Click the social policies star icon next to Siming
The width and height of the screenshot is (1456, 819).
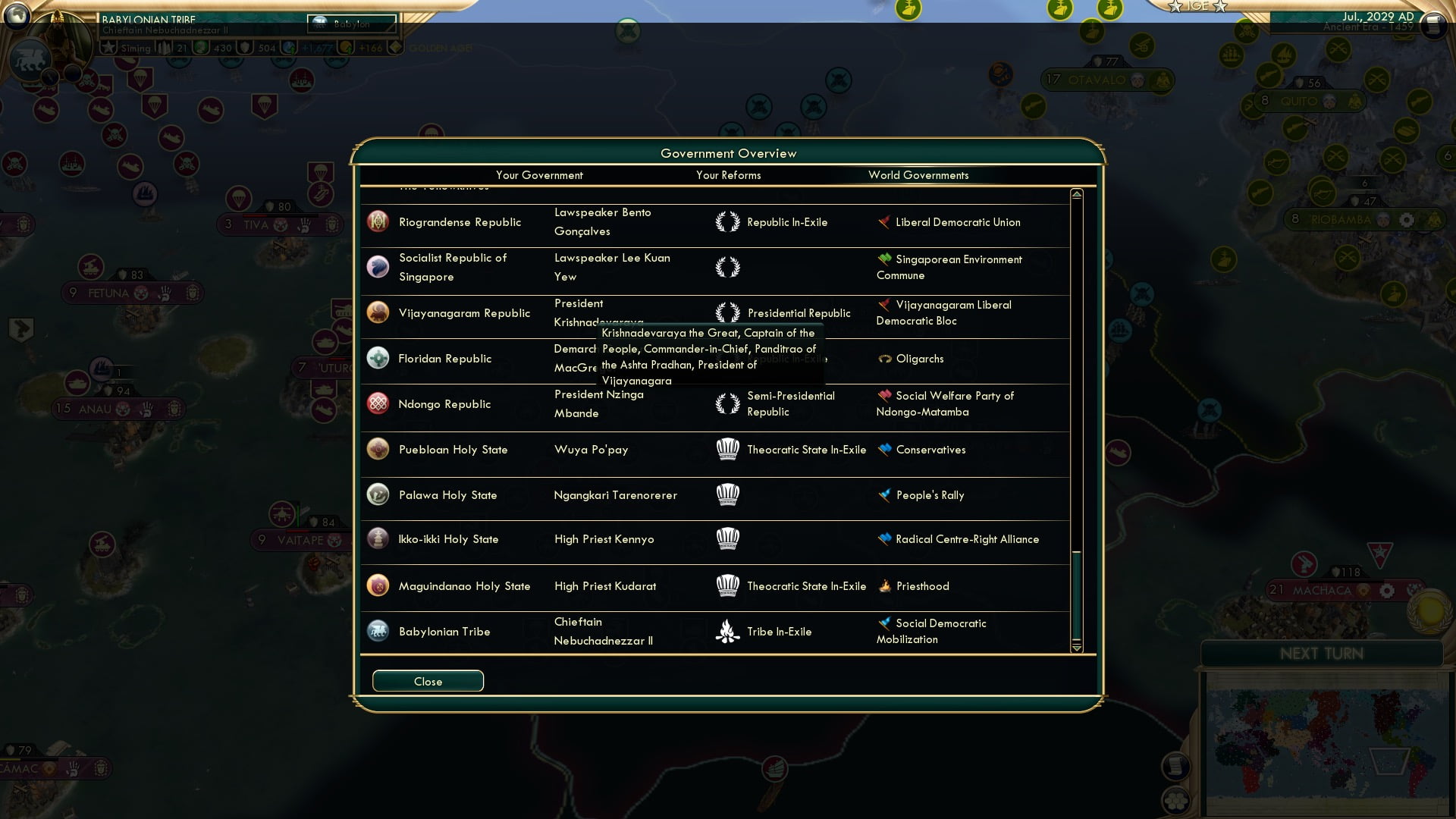pyautogui.click(x=111, y=48)
